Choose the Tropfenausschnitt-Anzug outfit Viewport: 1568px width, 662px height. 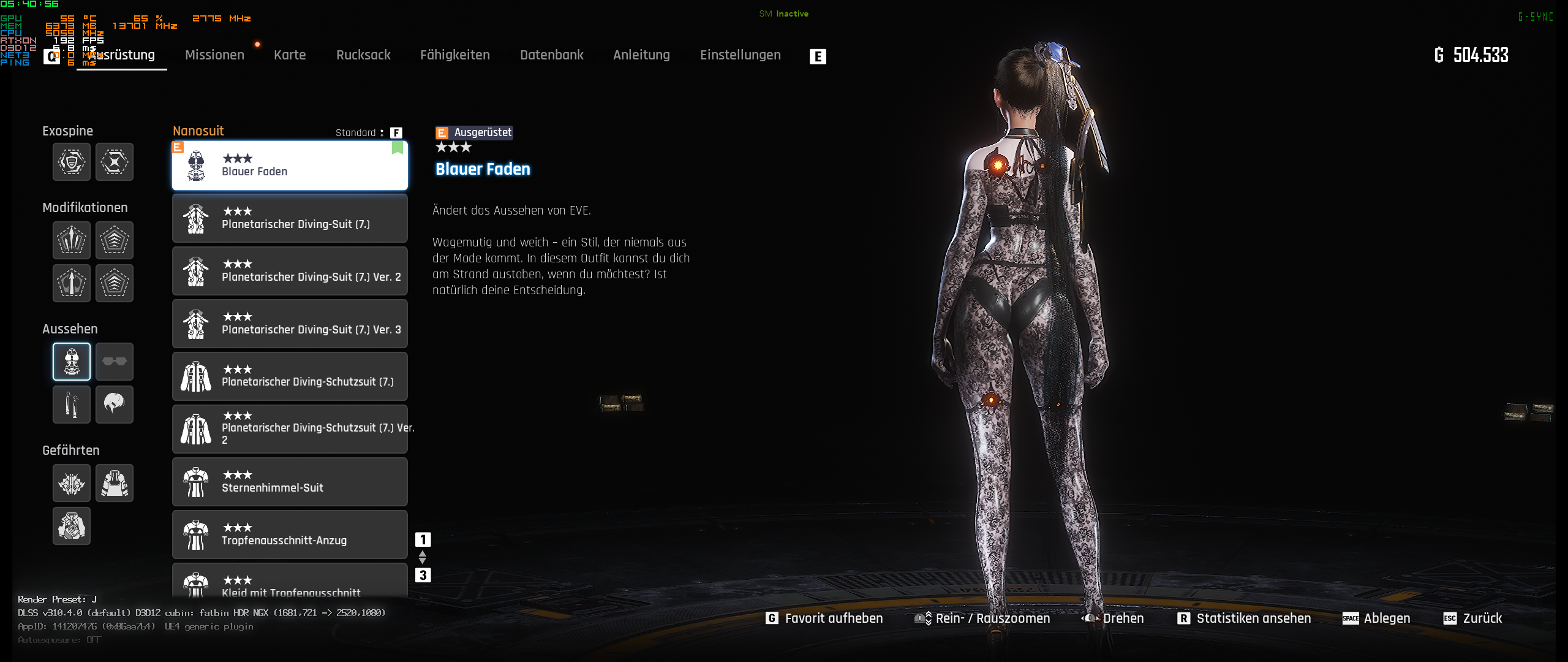coord(290,535)
